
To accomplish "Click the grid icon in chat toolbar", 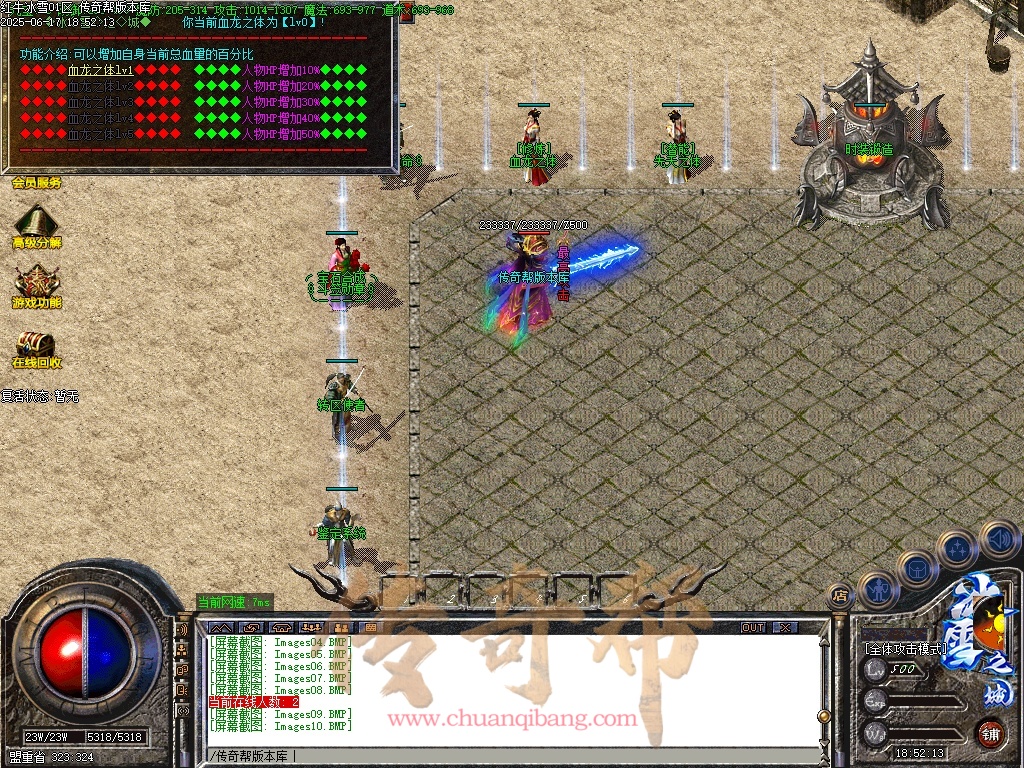I will point(370,627).
